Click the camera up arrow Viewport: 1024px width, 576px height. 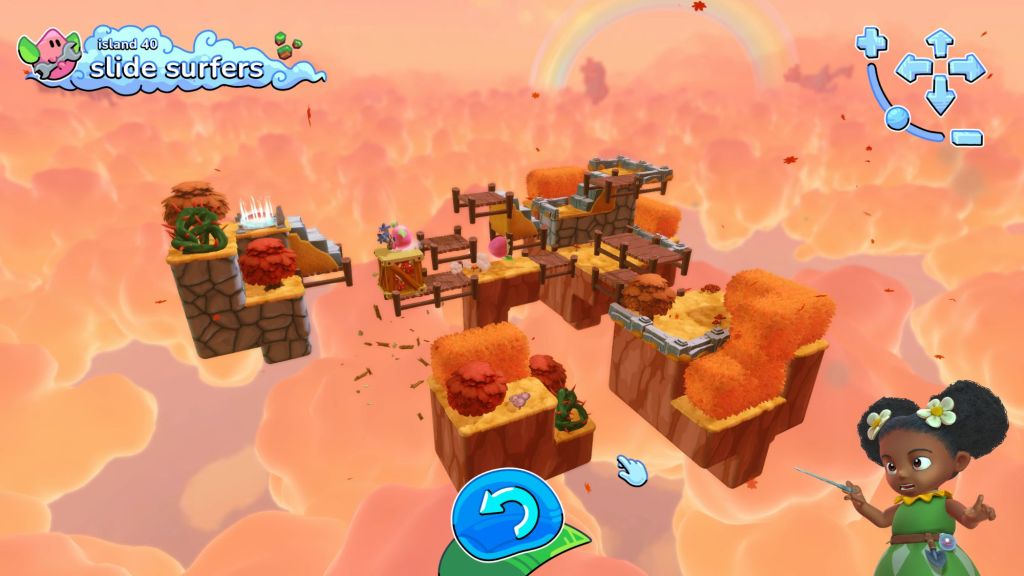[939, 42]
